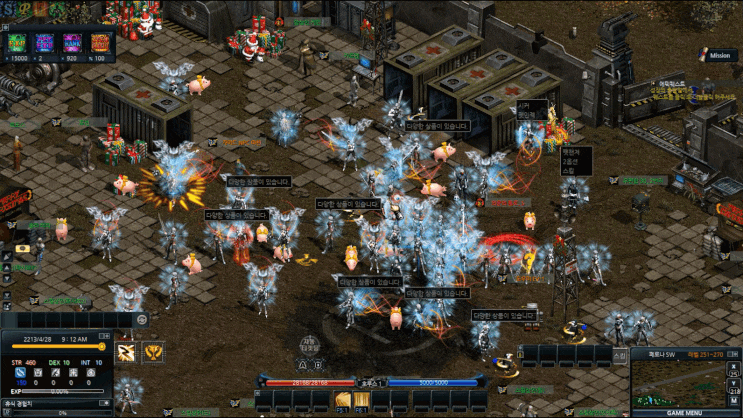Select the green EXP buff icon
This screenshot has height=418, width=743.
click(x=17, y=43)
